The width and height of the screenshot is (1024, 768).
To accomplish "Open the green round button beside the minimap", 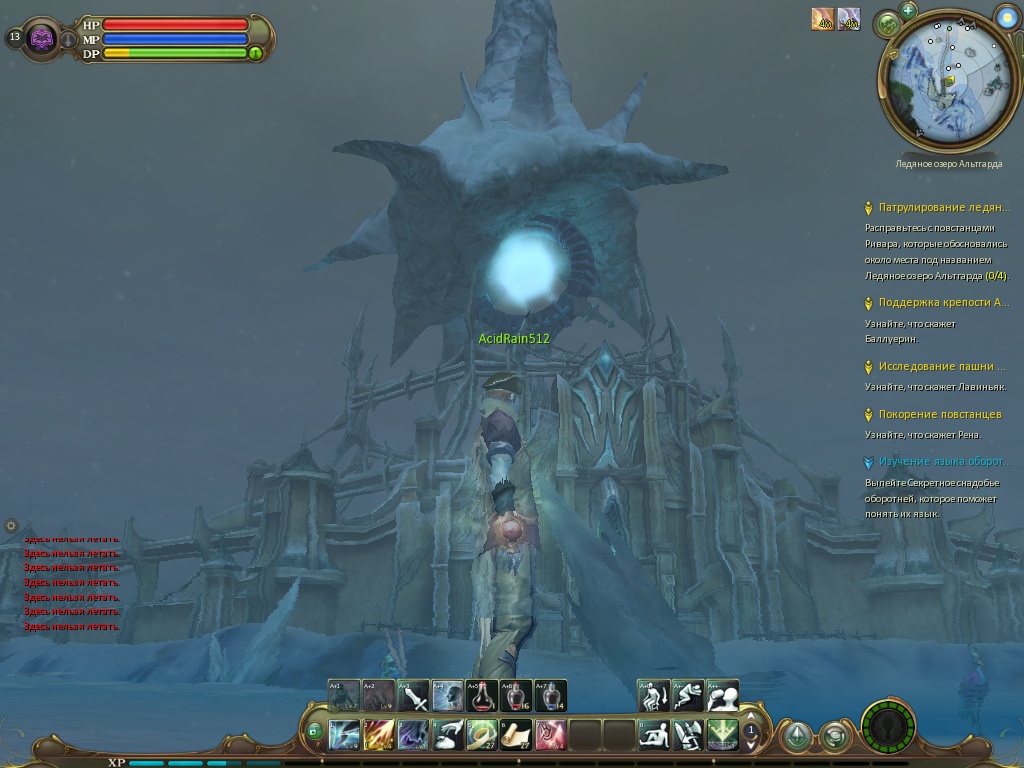I will [x=887, y=23].
